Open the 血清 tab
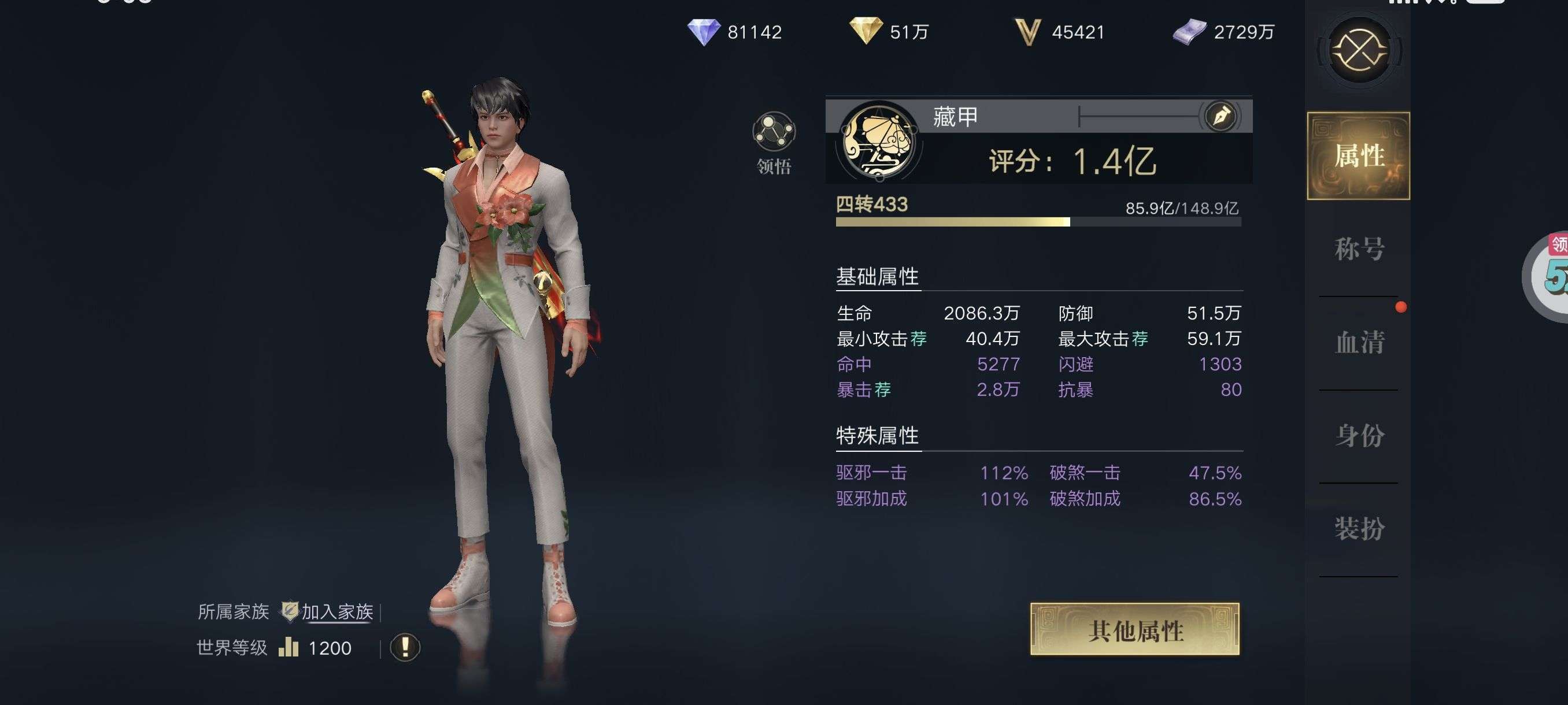 (x=1359, y=342)
